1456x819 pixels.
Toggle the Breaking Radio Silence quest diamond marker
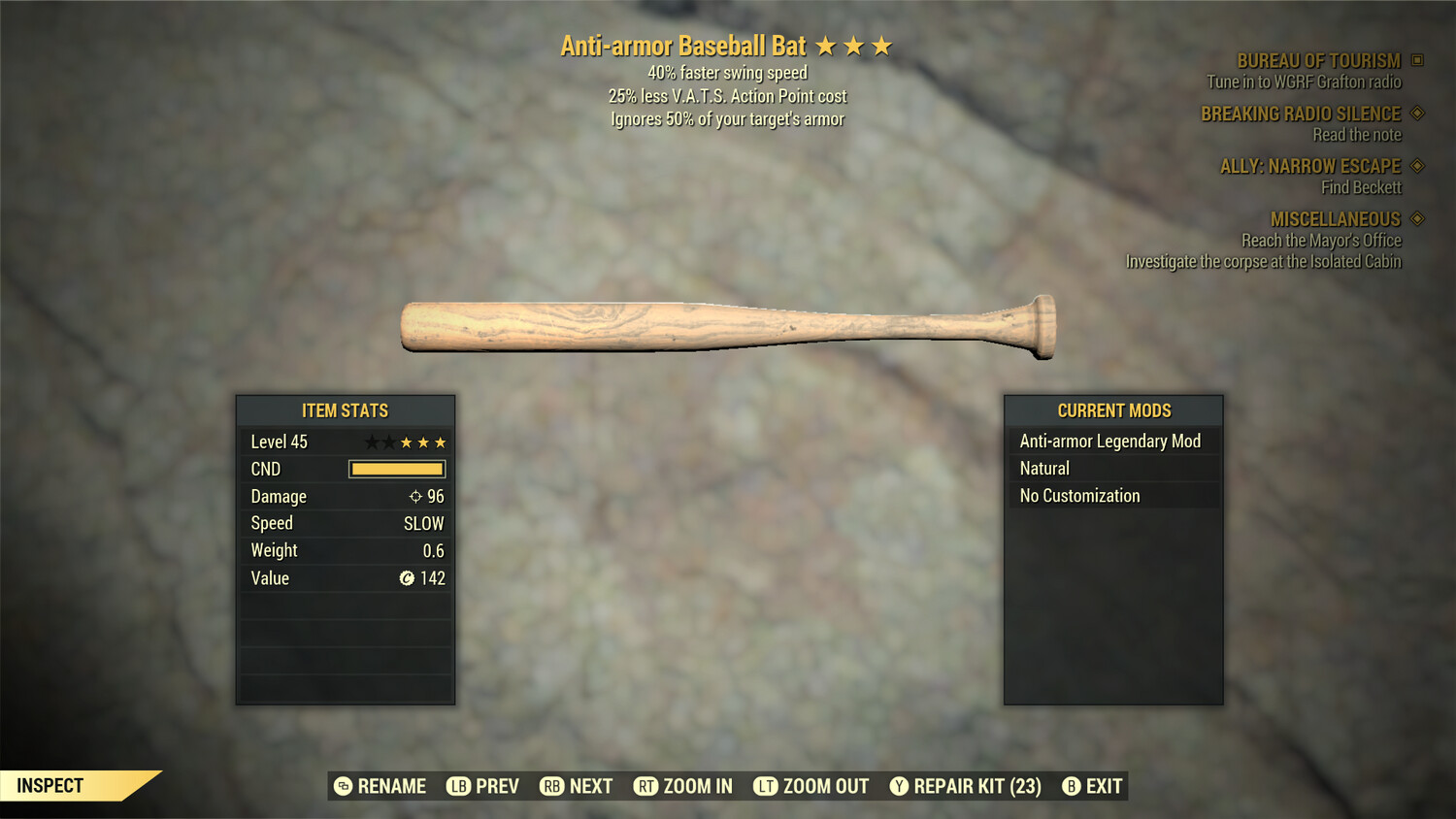(x=1417, y=114)
